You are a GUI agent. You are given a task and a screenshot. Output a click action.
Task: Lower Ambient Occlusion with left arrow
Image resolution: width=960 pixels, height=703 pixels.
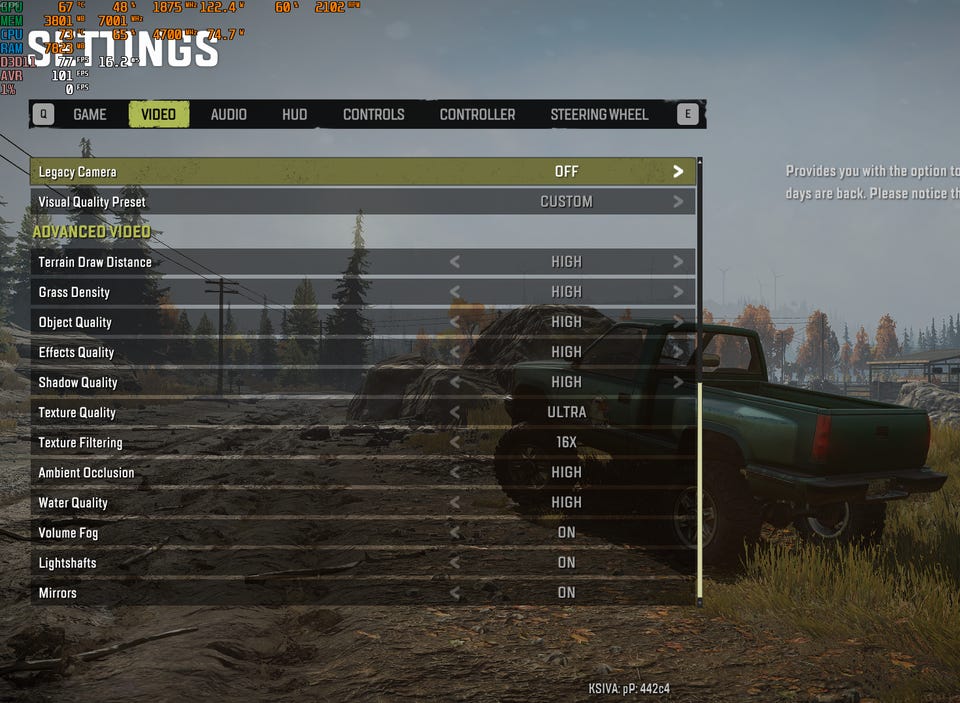coord(455,472)
